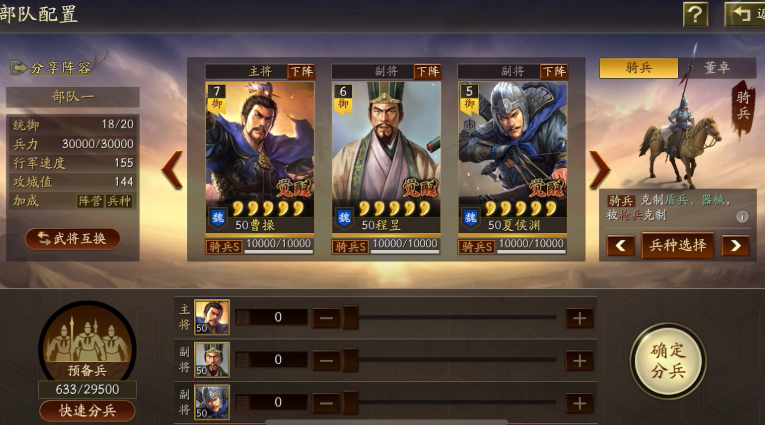Show the next team with right arrow
The height and width of the screenshot is (425, 765).
(598, 170)
